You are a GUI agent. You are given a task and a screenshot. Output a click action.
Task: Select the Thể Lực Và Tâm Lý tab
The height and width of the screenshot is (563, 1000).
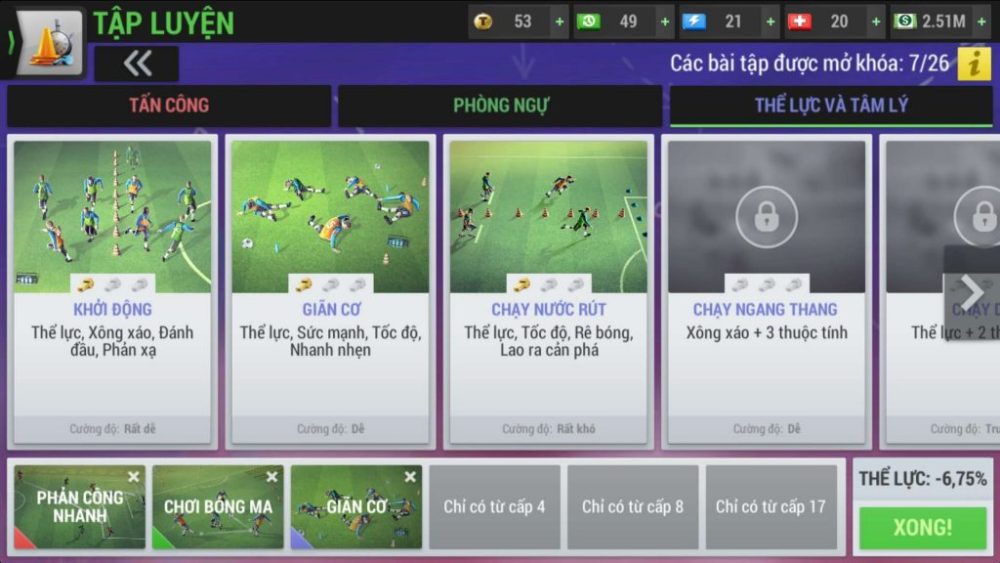(x=831, y=105)
